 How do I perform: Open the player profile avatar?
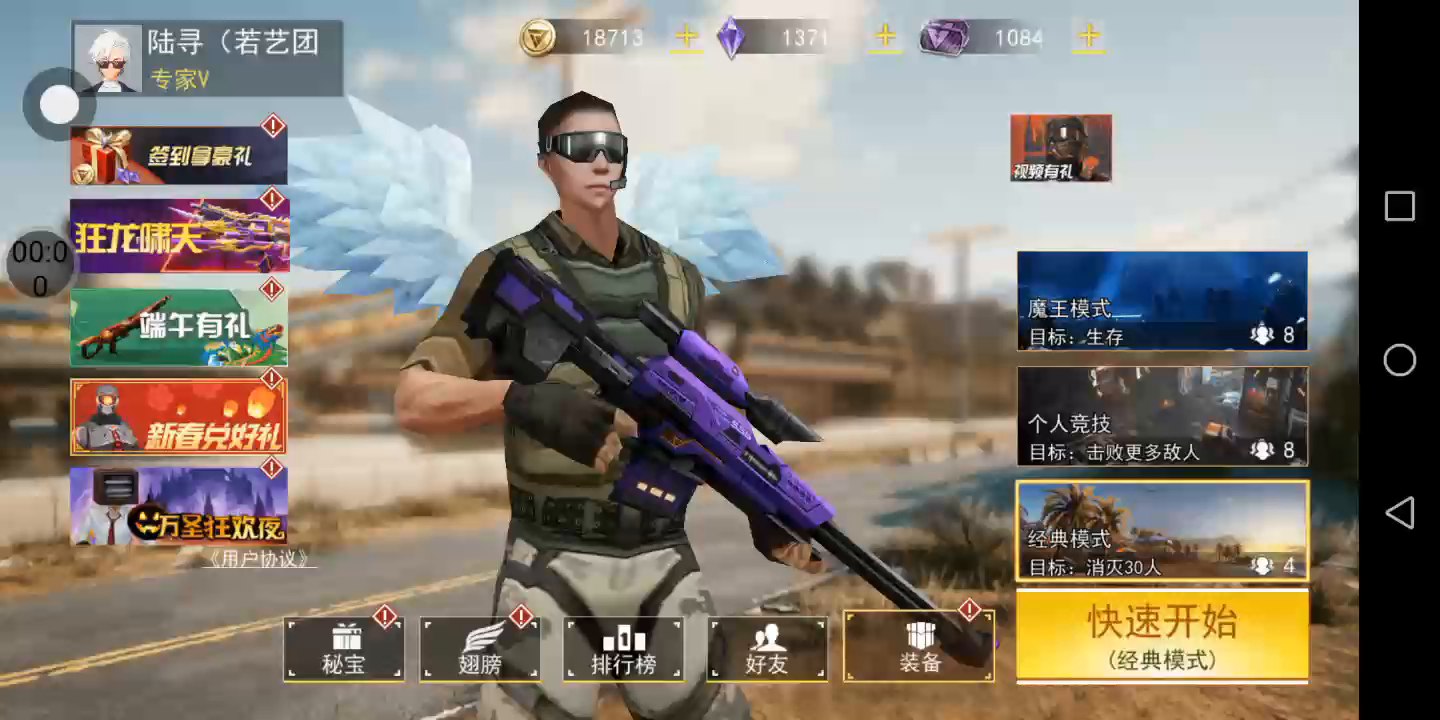(x=108, y=59)
